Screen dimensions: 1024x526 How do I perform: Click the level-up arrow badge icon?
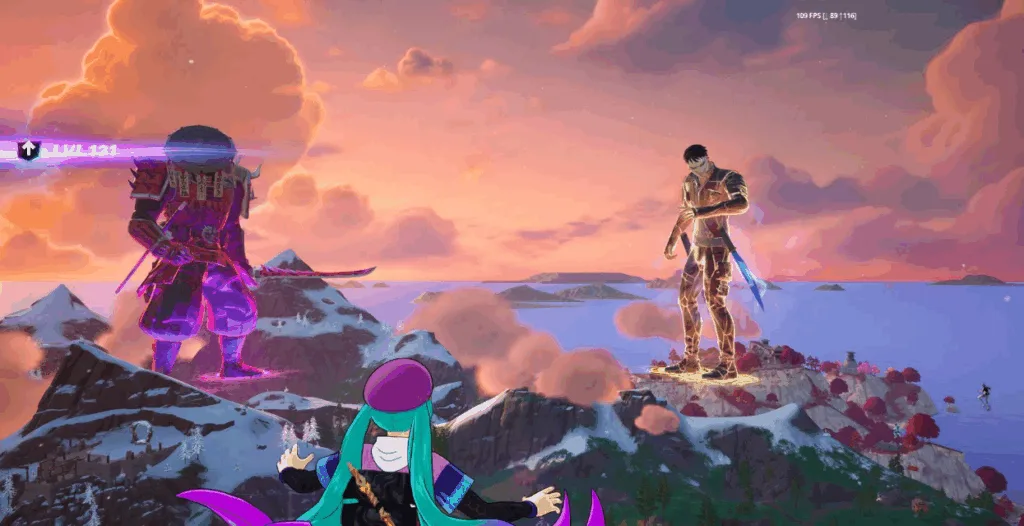[x=29, y=150]
